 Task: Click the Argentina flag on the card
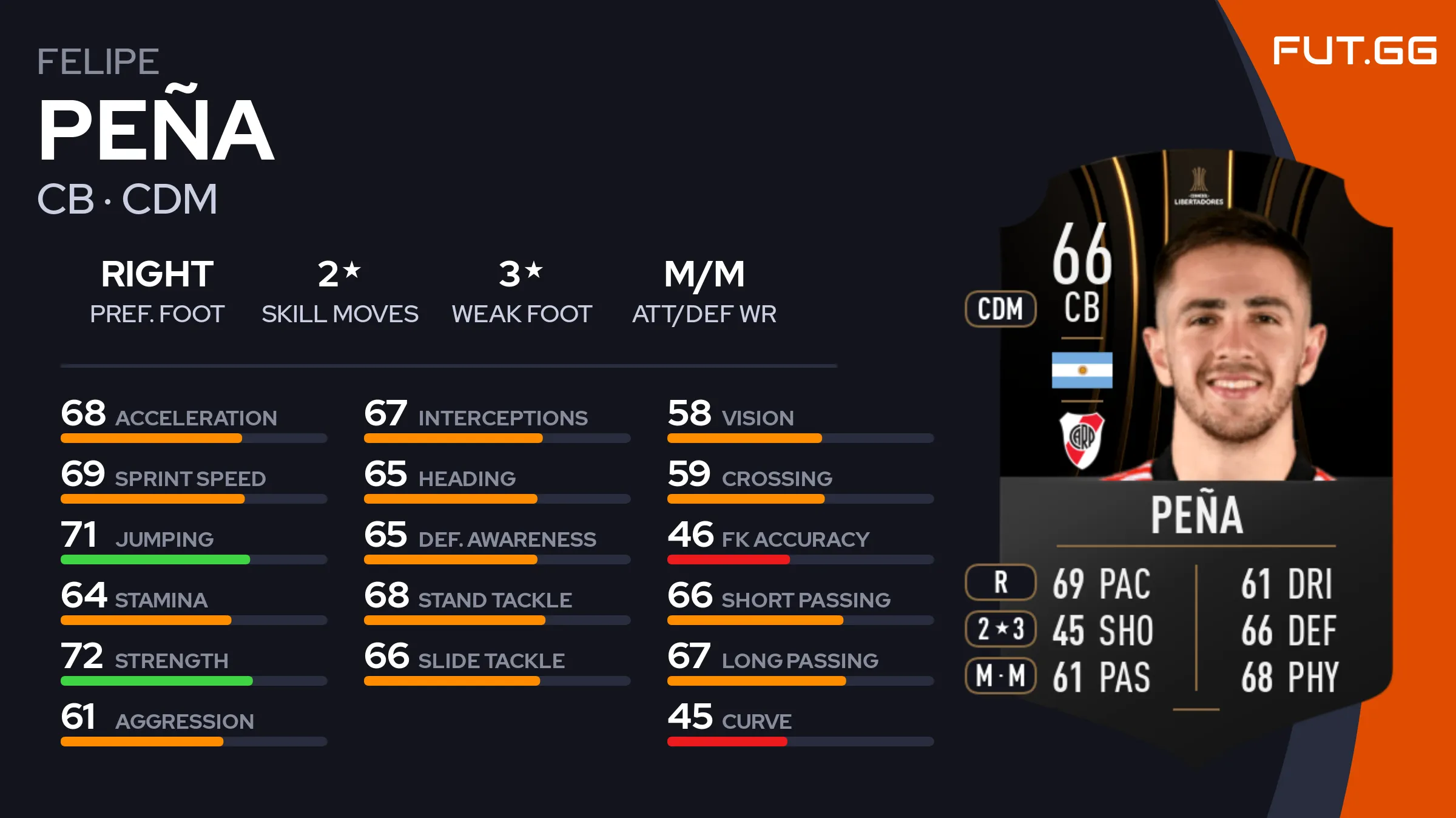(x=1082, y=370)
